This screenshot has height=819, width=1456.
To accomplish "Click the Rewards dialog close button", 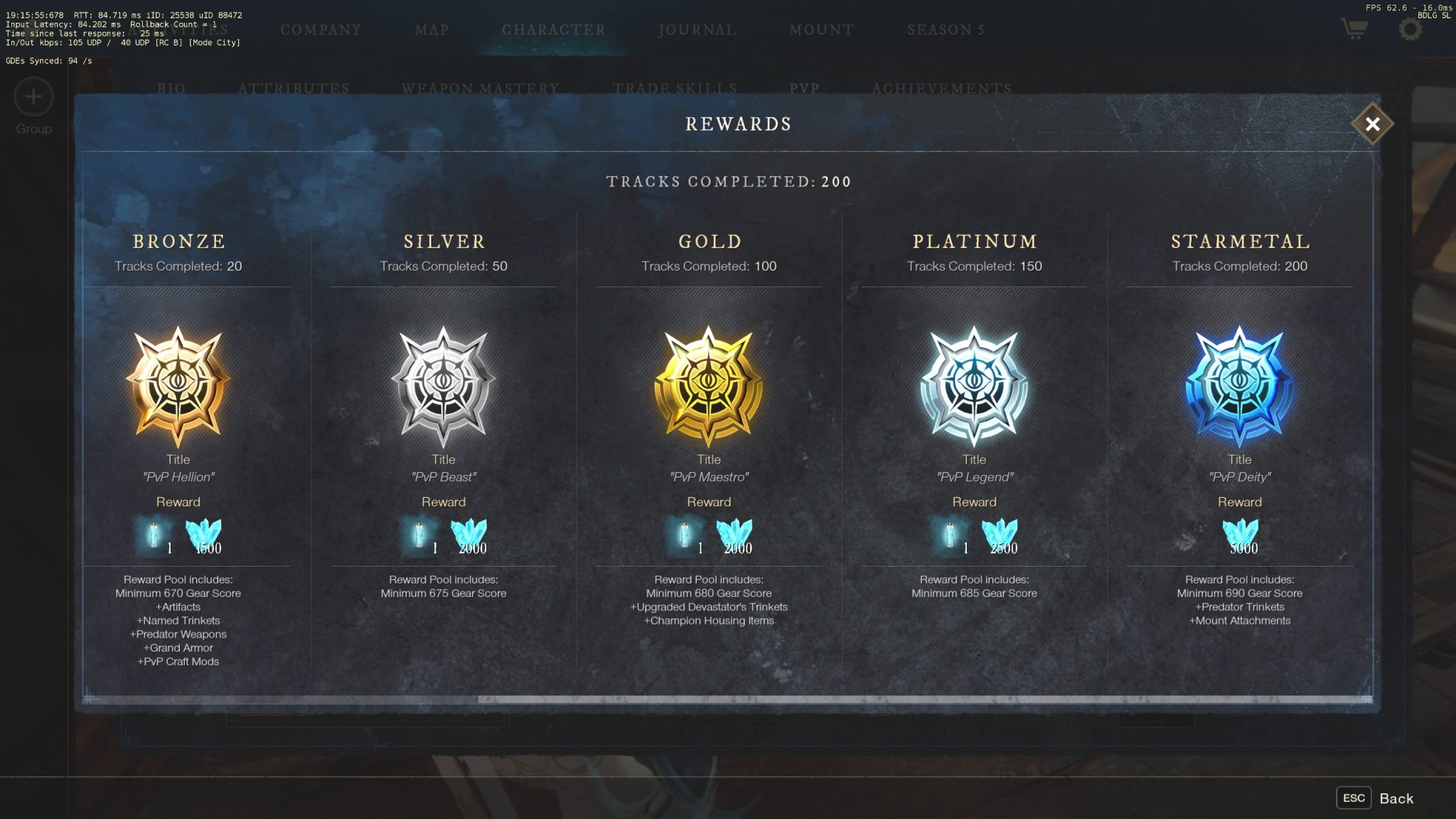I will [x=1372, y=124].
